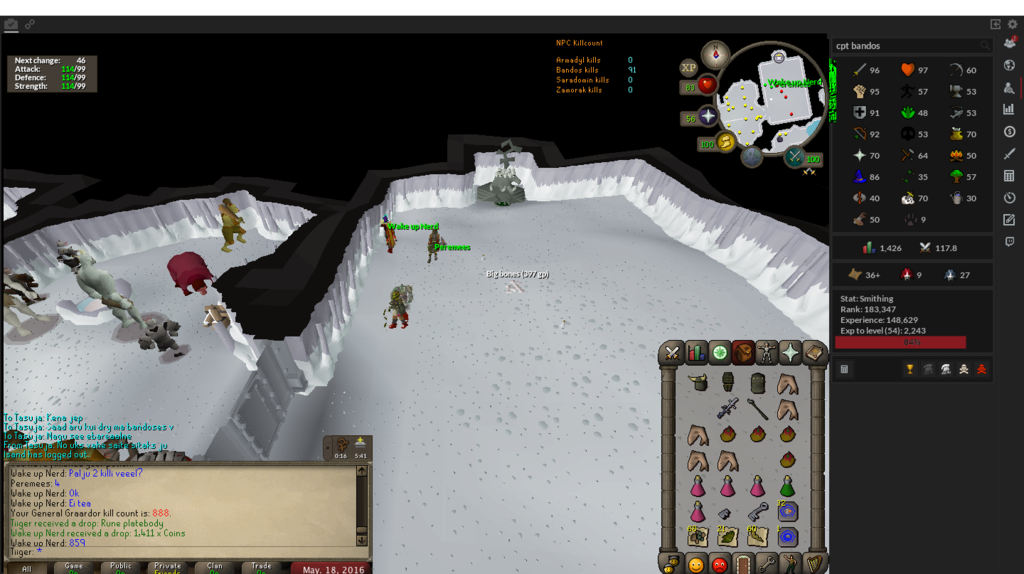Open the Friends List tab
This screenshot has height=574, width=1024.
pos(695,564)
